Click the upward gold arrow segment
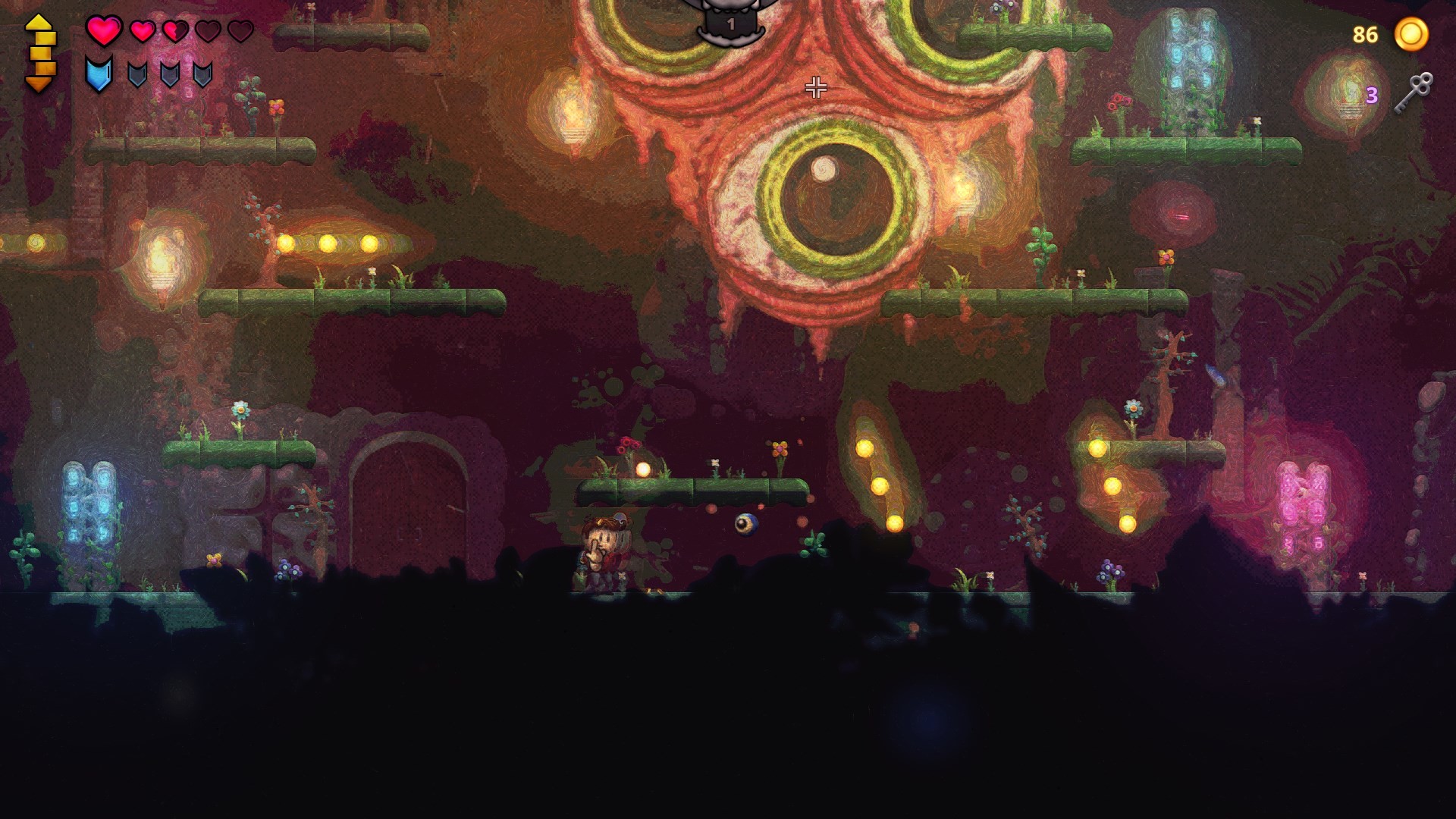Screen dimensions: 1456x819 tap(37, 23)
